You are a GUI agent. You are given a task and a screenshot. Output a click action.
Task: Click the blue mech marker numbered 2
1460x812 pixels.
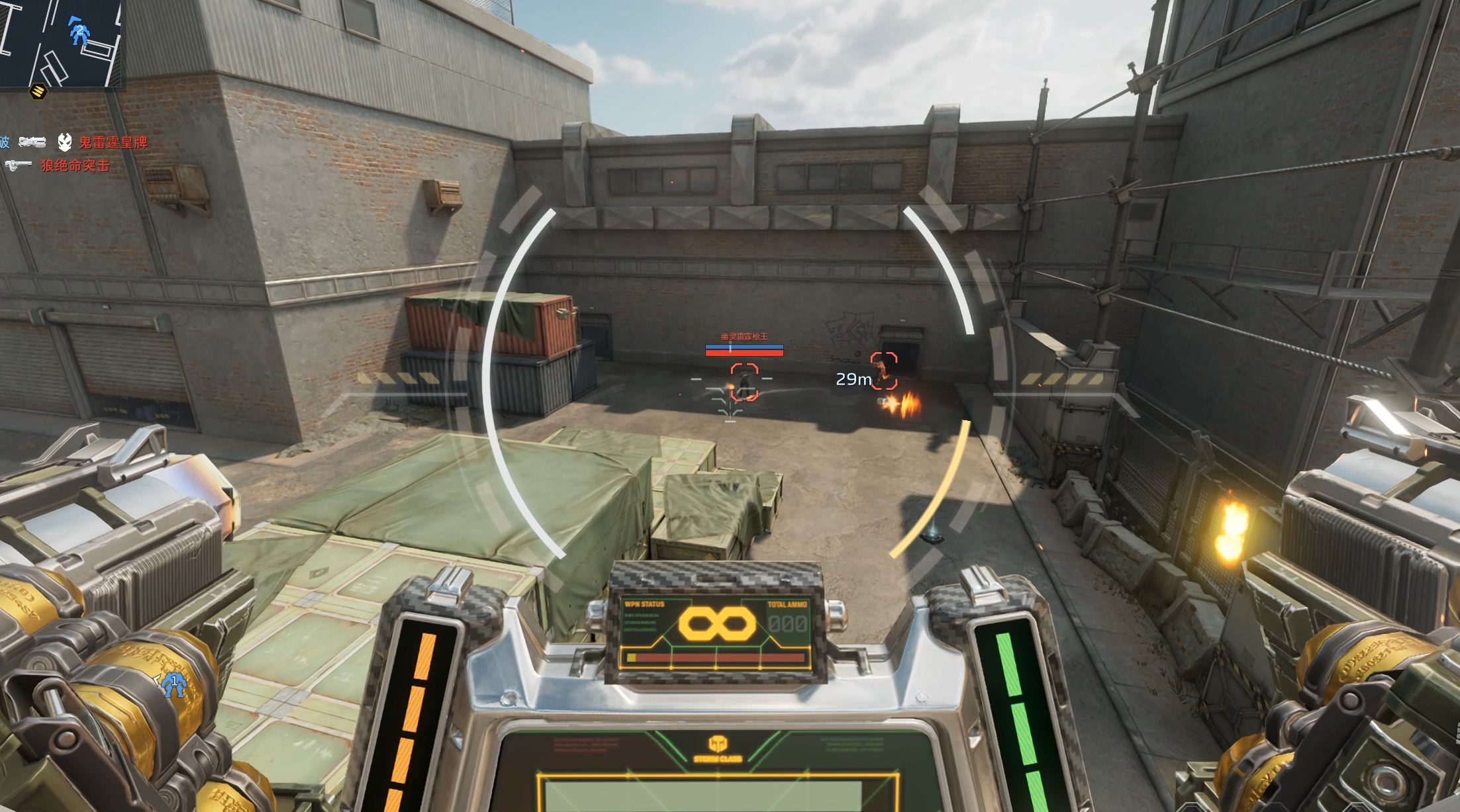pyautogui.click(x=79, y=32)
